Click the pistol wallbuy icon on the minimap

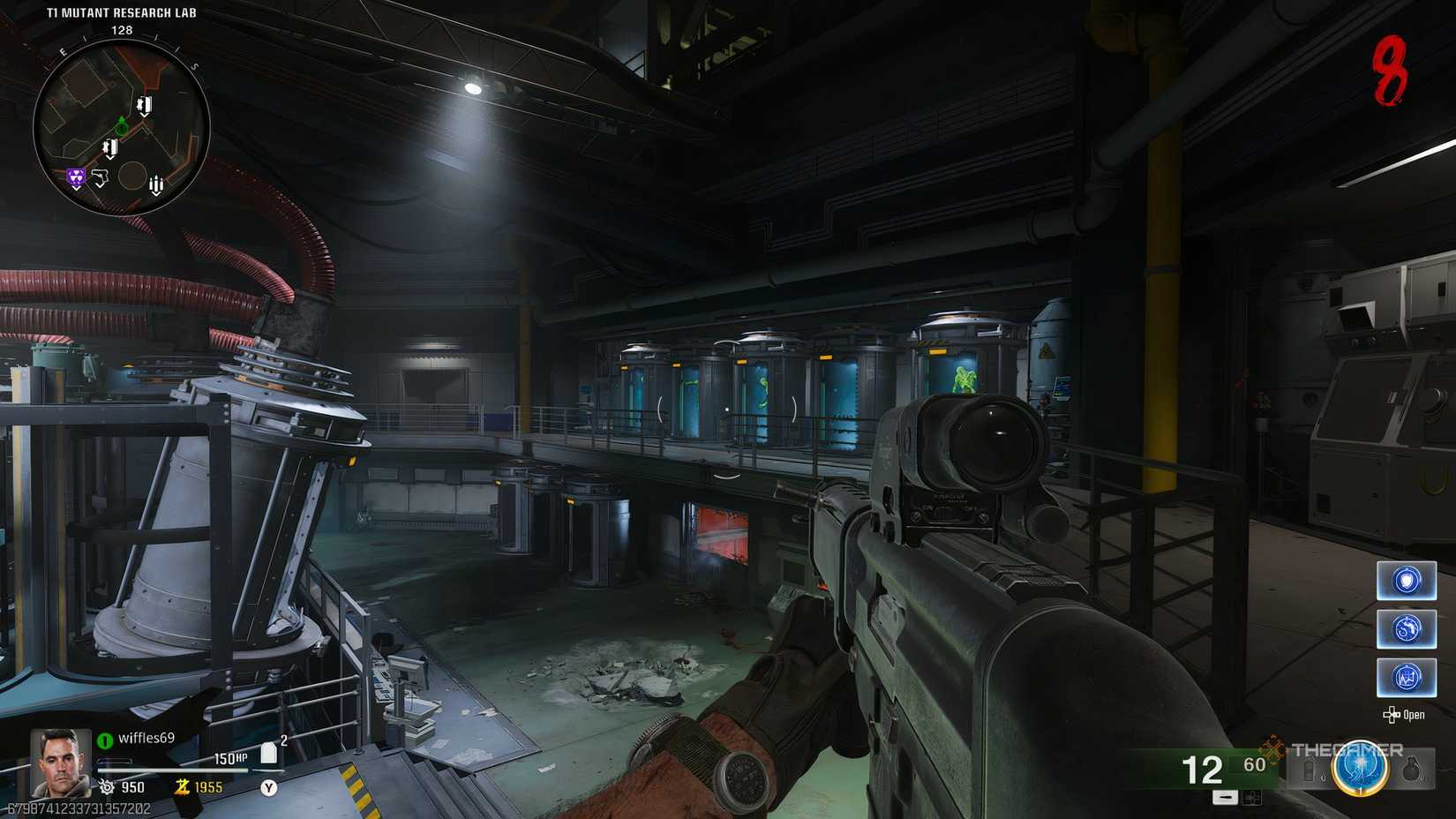pos(101,178)
